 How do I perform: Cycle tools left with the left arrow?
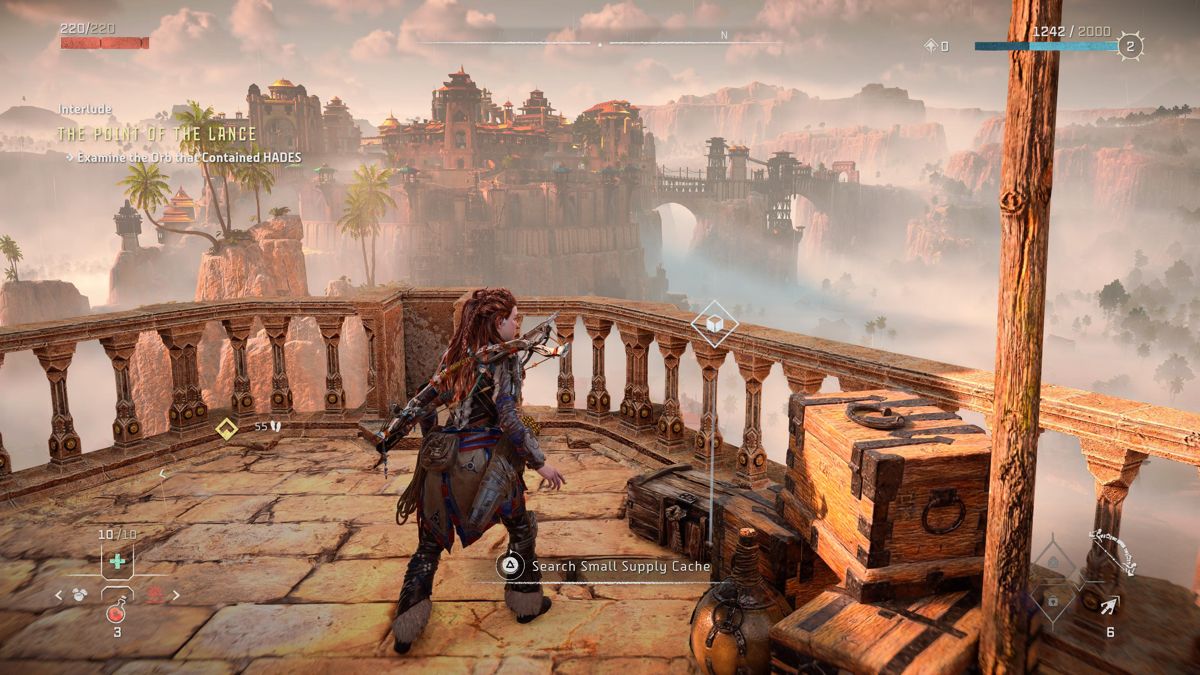pos(58,595)
